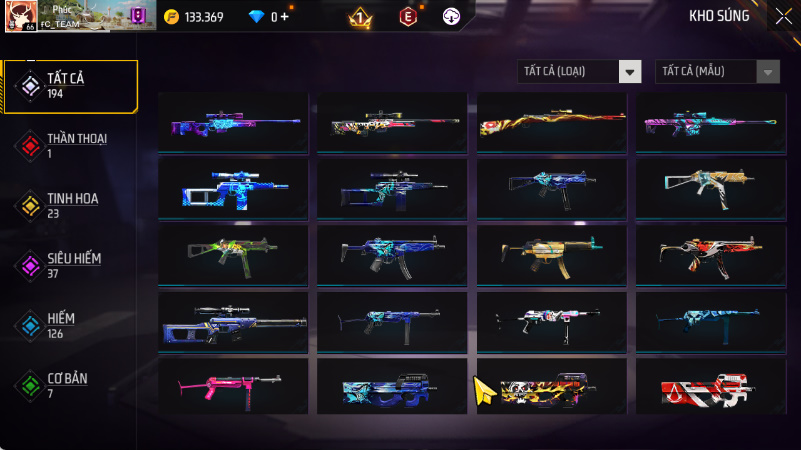This screenshot has width=801, height=450.
Task: Pick the green and orange UMP skin
Action: [x=233, y=254]
